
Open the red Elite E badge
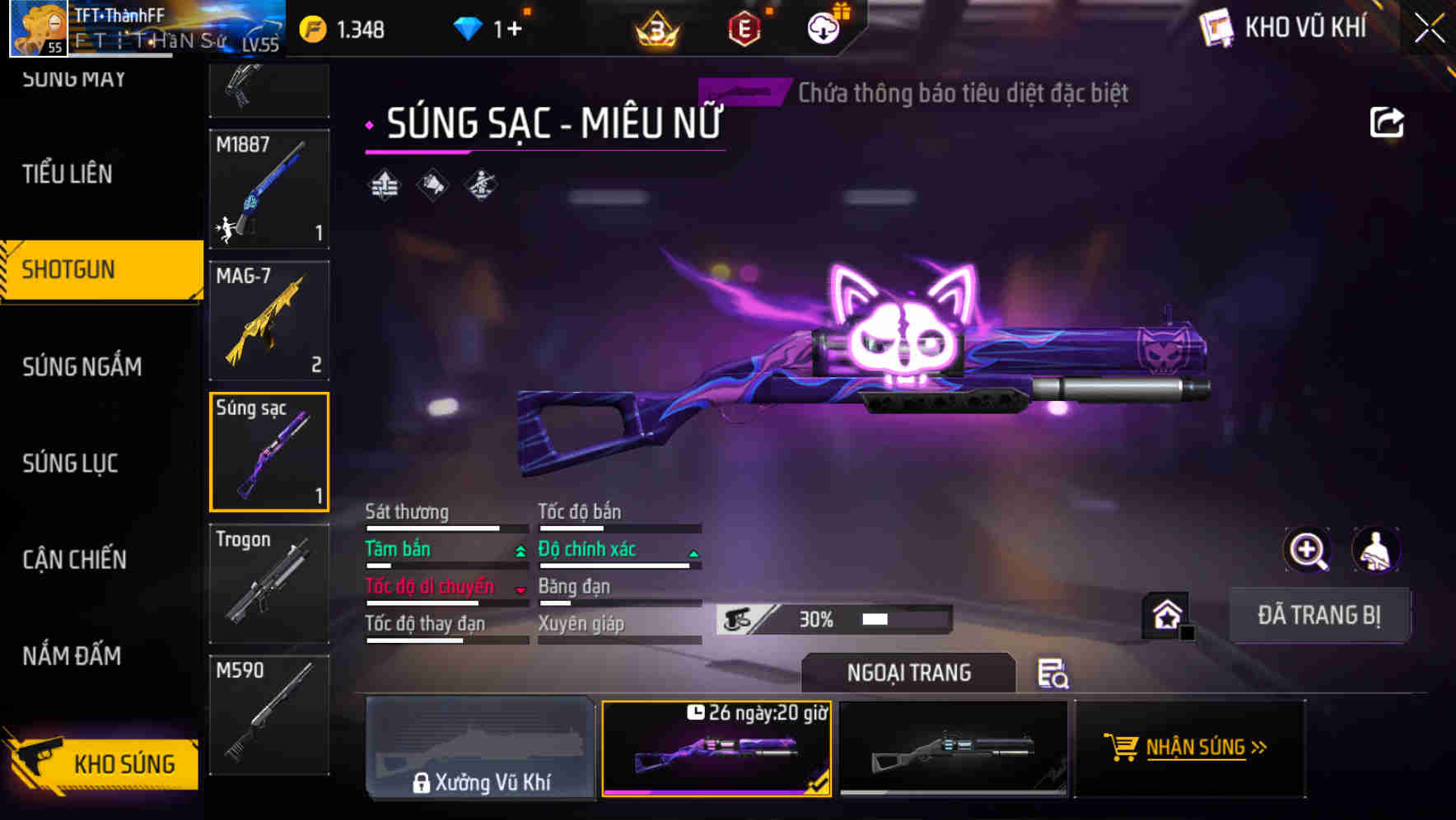click(744, 30)
